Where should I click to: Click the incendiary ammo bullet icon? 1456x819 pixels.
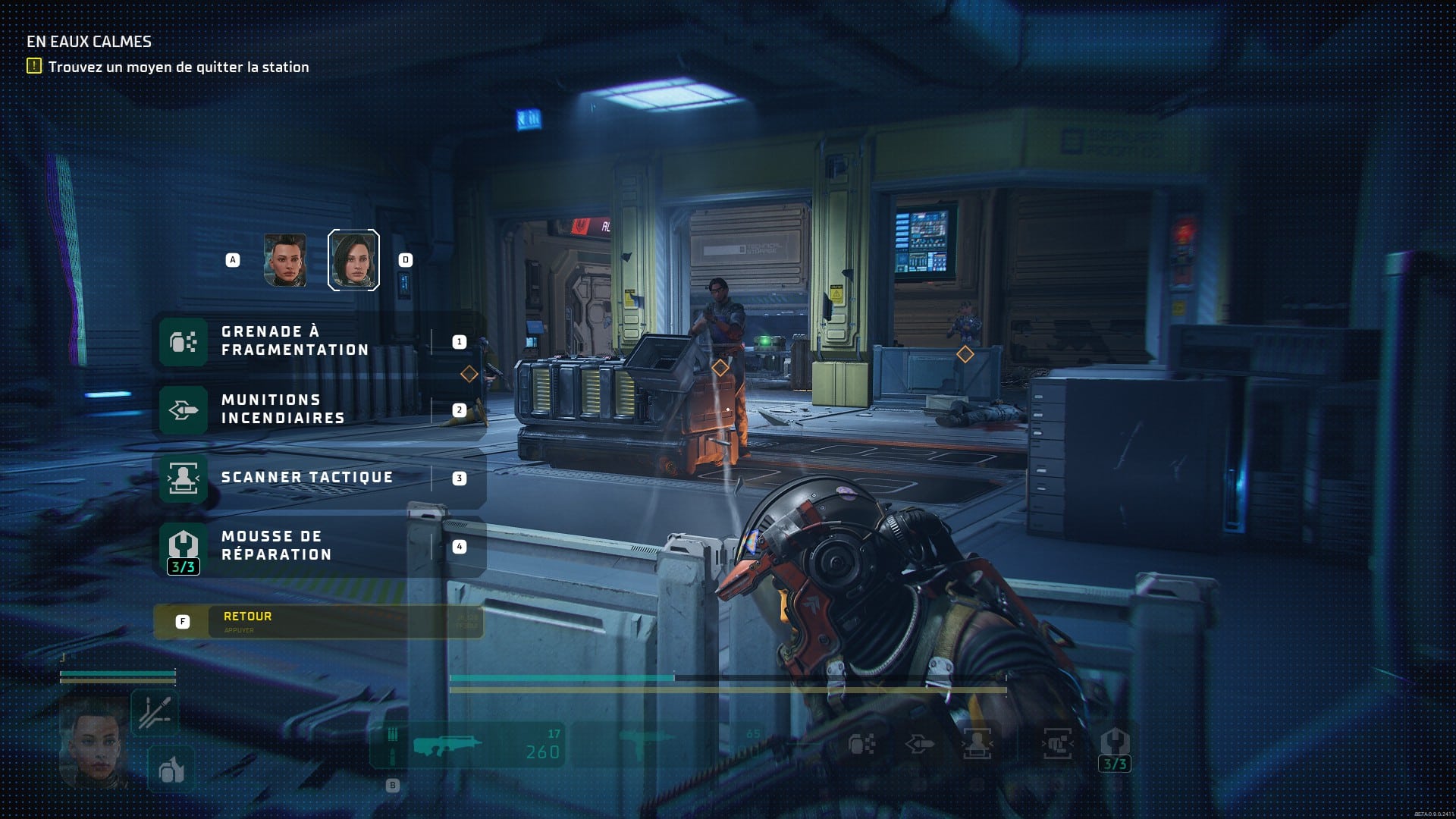click(184, 410)
